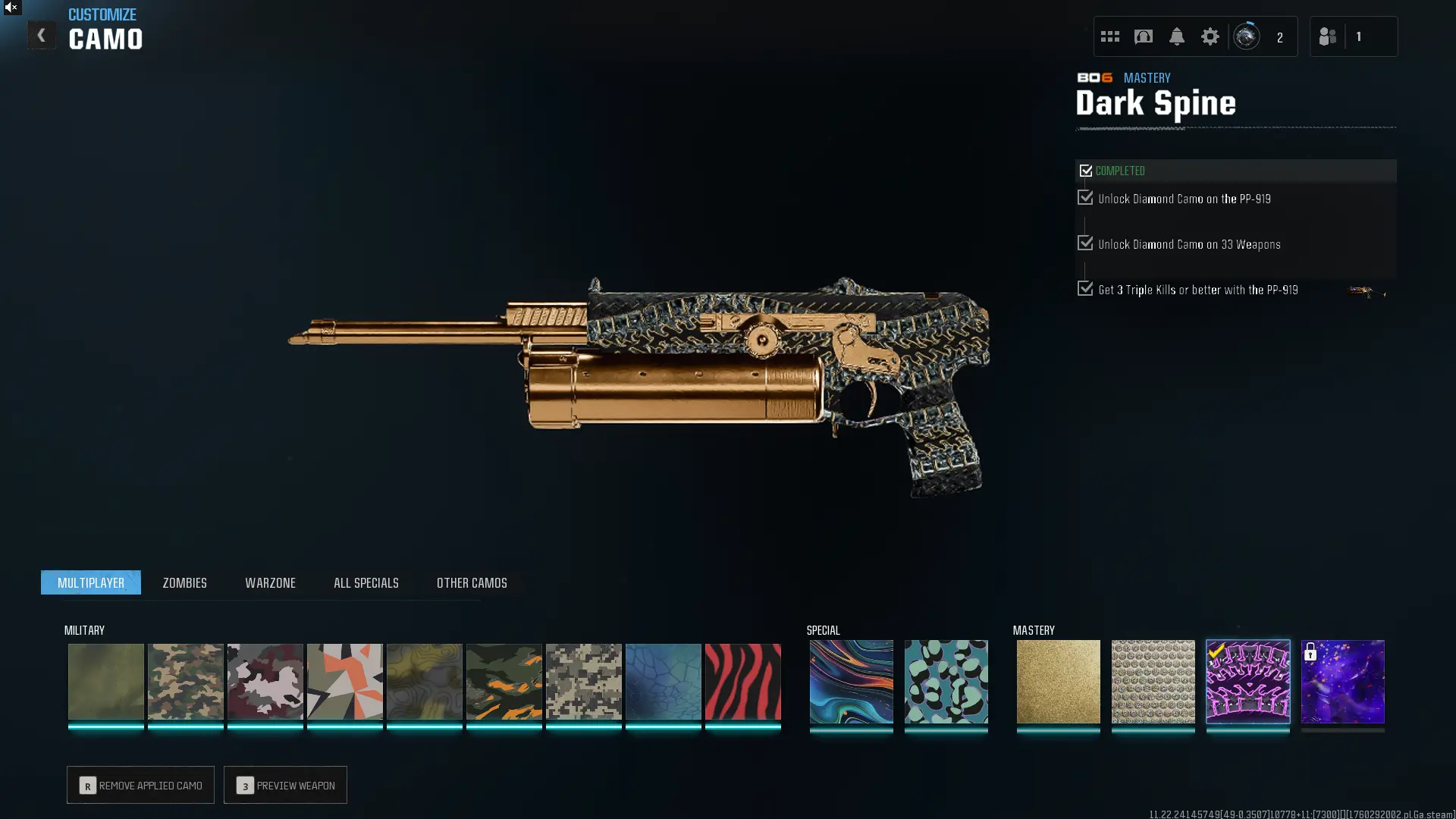Switch to the Zombies camo tab
Screen dimensions: 1456x819
[x=184, y=582]
